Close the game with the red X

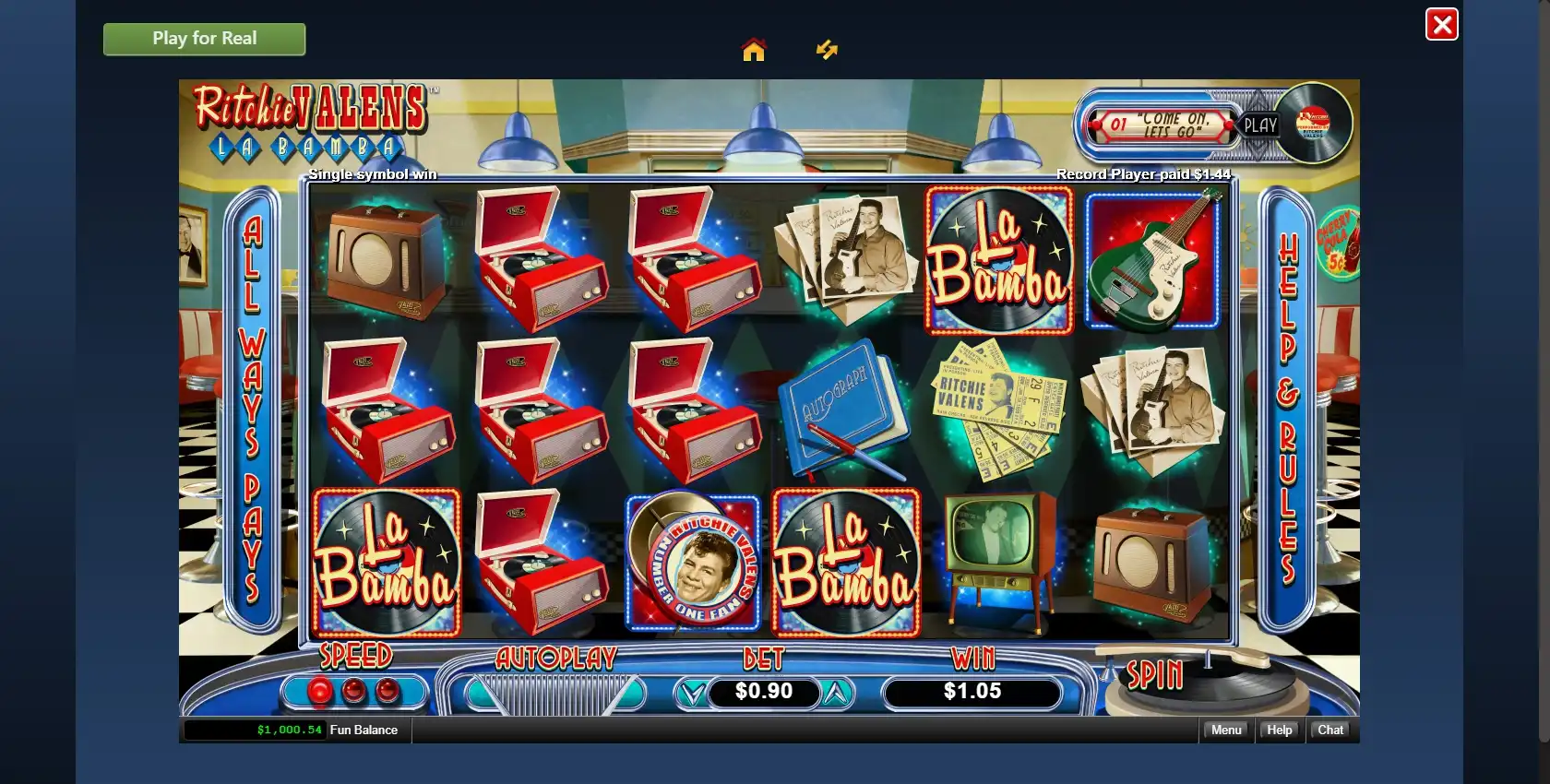point(1441,25)
